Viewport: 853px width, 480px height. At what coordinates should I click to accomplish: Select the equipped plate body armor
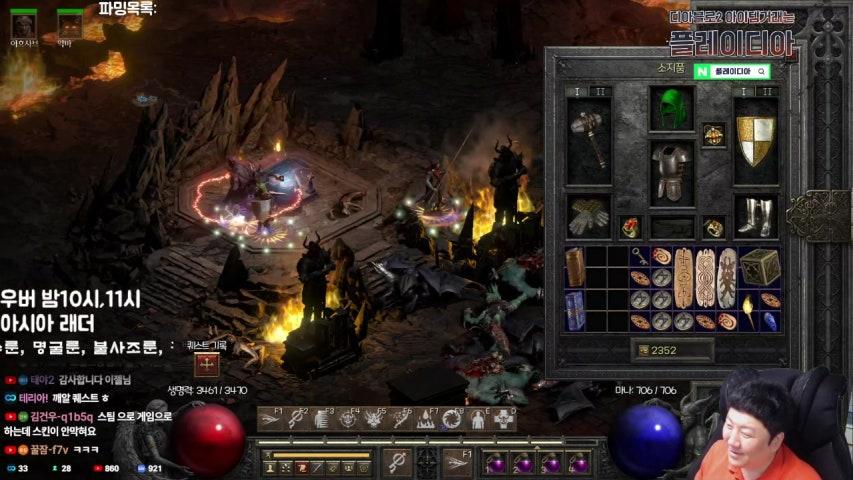tap(671, 170)
